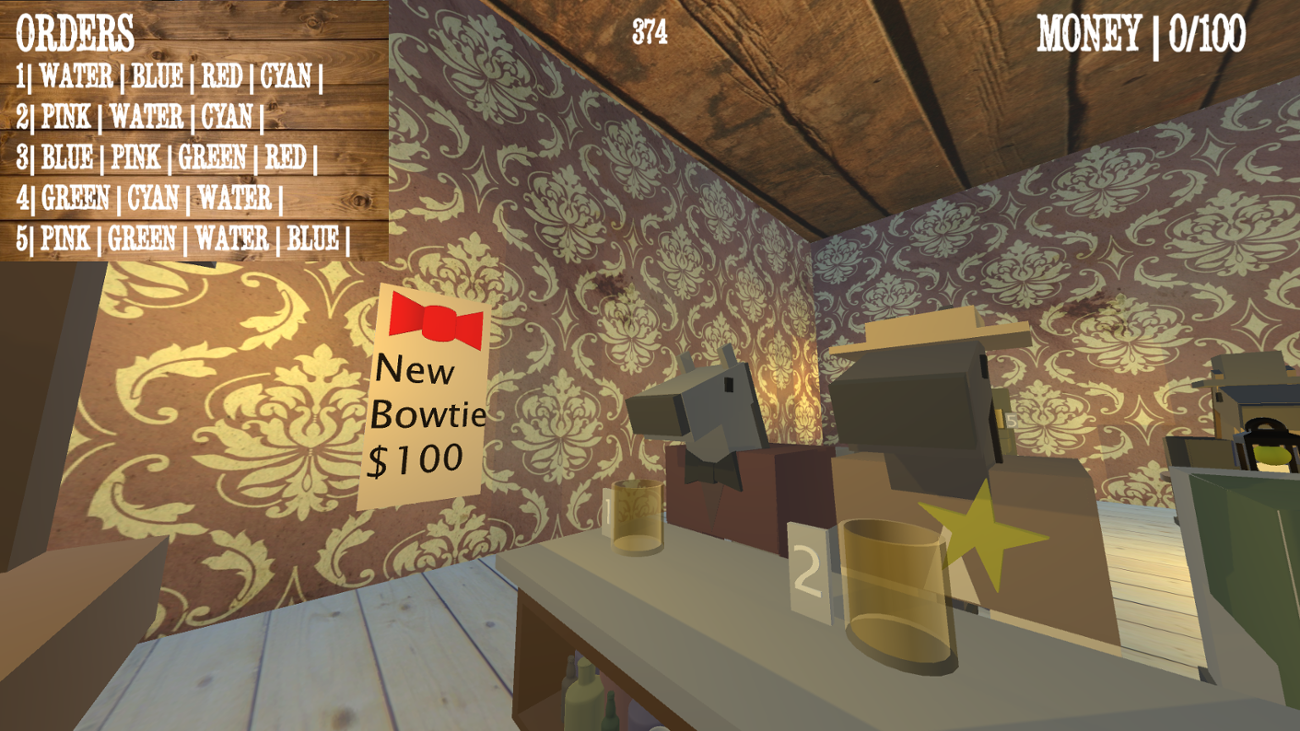Click the 374 number at top center
1300x731 pixels.
[x=651, y=30]
